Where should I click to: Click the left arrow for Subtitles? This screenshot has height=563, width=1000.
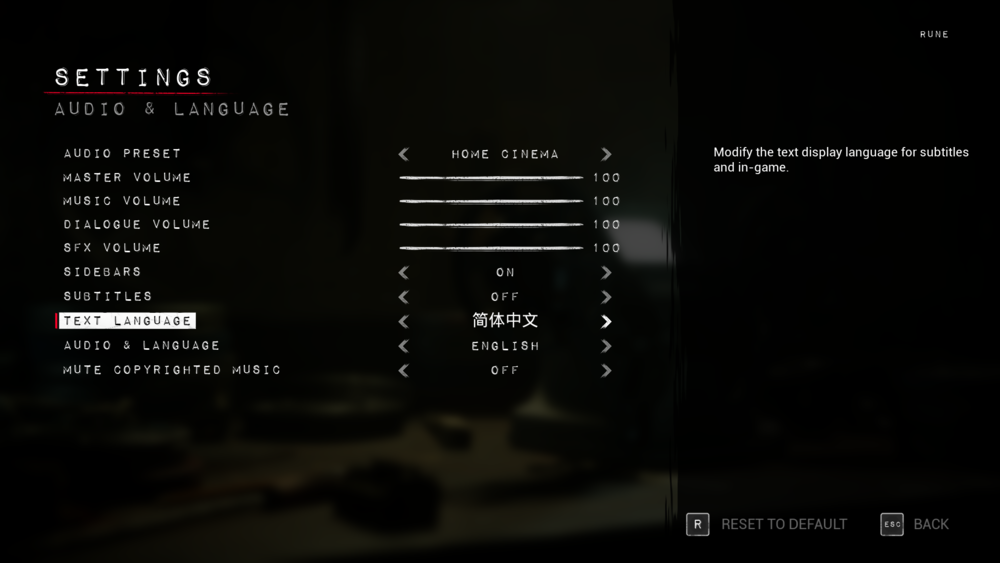pyautogui.click(x=404, y=297)
